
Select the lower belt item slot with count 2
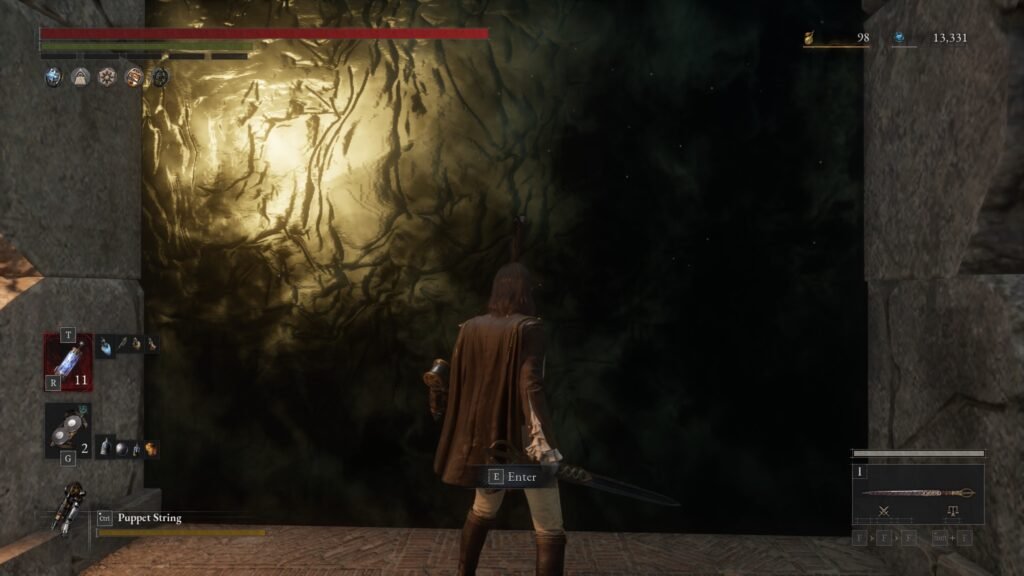[x=68, y=431]
